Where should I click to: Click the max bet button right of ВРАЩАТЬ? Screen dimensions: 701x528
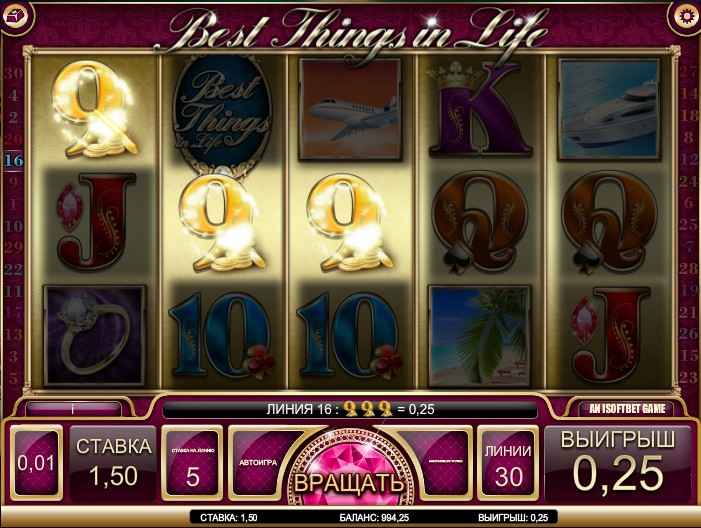pyautogui.click(x=439, y=463)
